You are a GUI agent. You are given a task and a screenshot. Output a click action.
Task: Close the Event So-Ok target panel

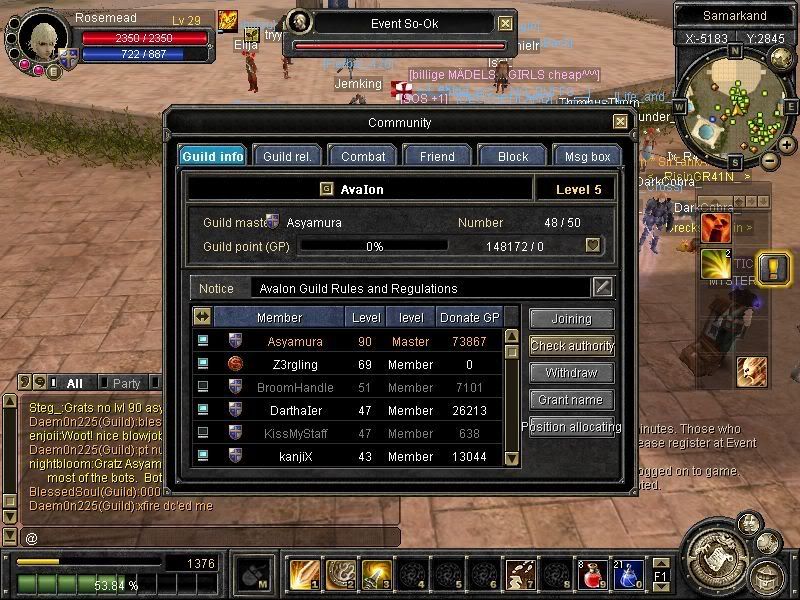506,23
